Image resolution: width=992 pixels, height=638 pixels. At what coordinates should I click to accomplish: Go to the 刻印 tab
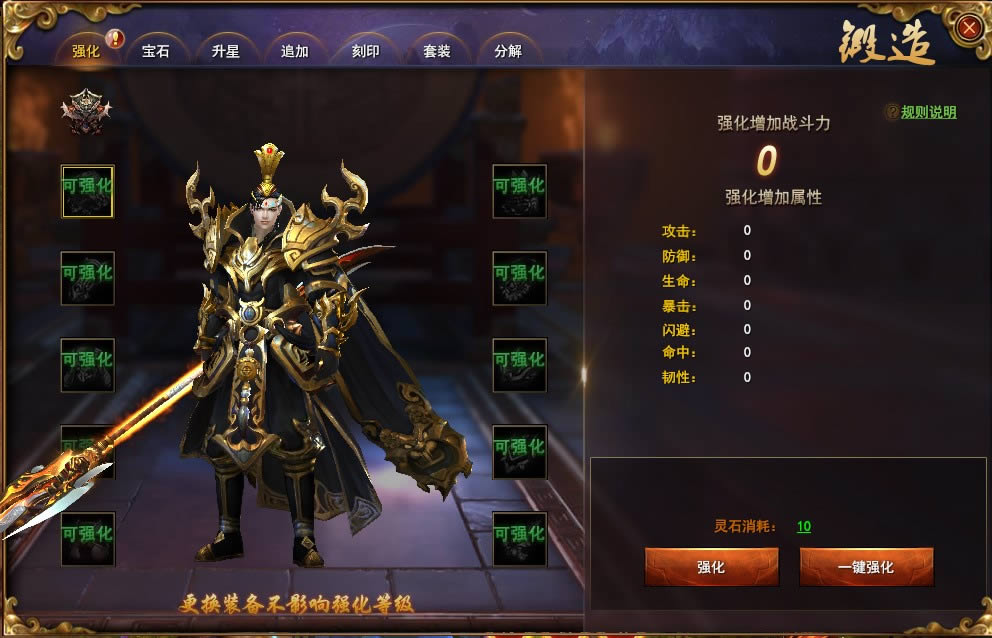tap(366, 51)
